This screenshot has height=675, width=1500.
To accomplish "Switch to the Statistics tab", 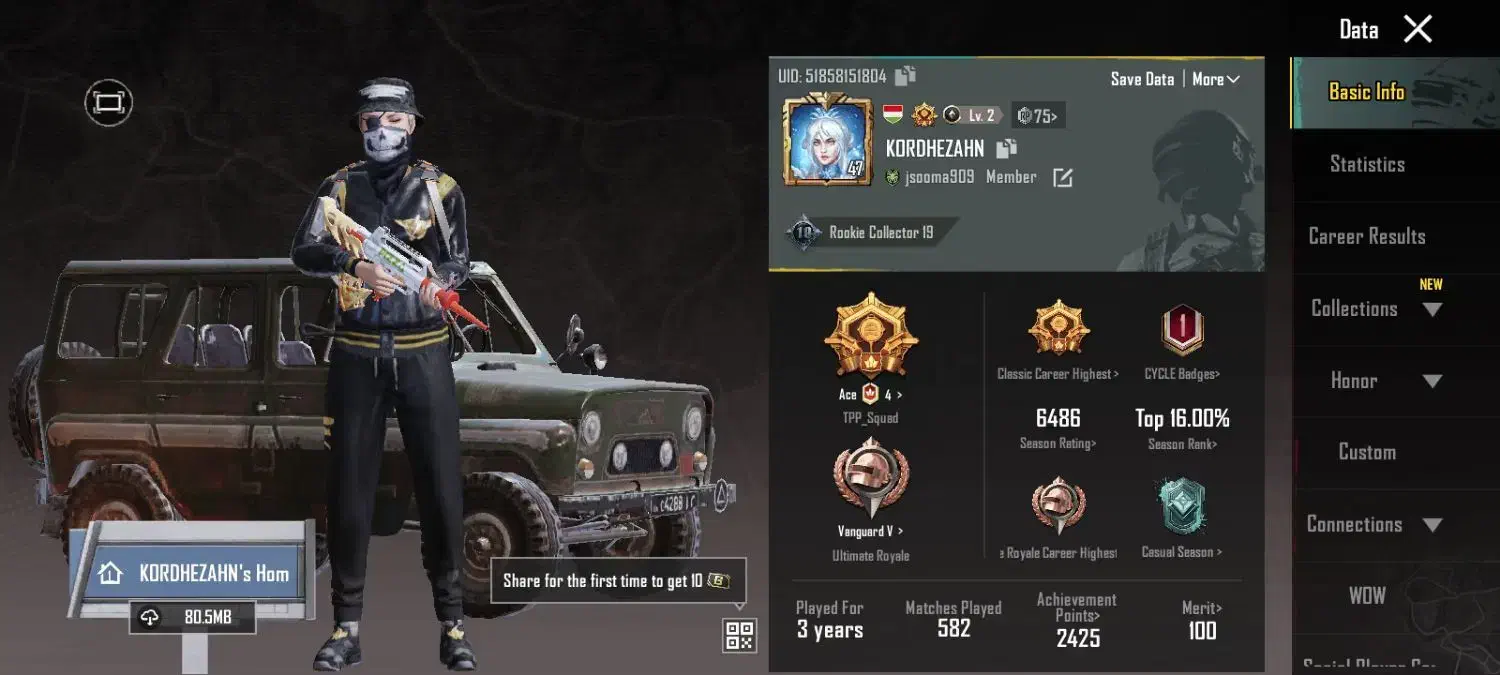I will tap(1367, 165).
